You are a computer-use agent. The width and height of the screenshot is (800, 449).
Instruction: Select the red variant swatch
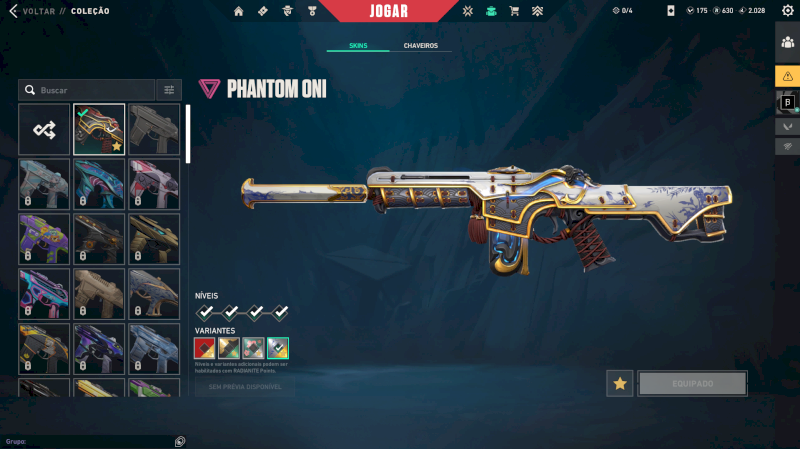(x=205, y=347)
